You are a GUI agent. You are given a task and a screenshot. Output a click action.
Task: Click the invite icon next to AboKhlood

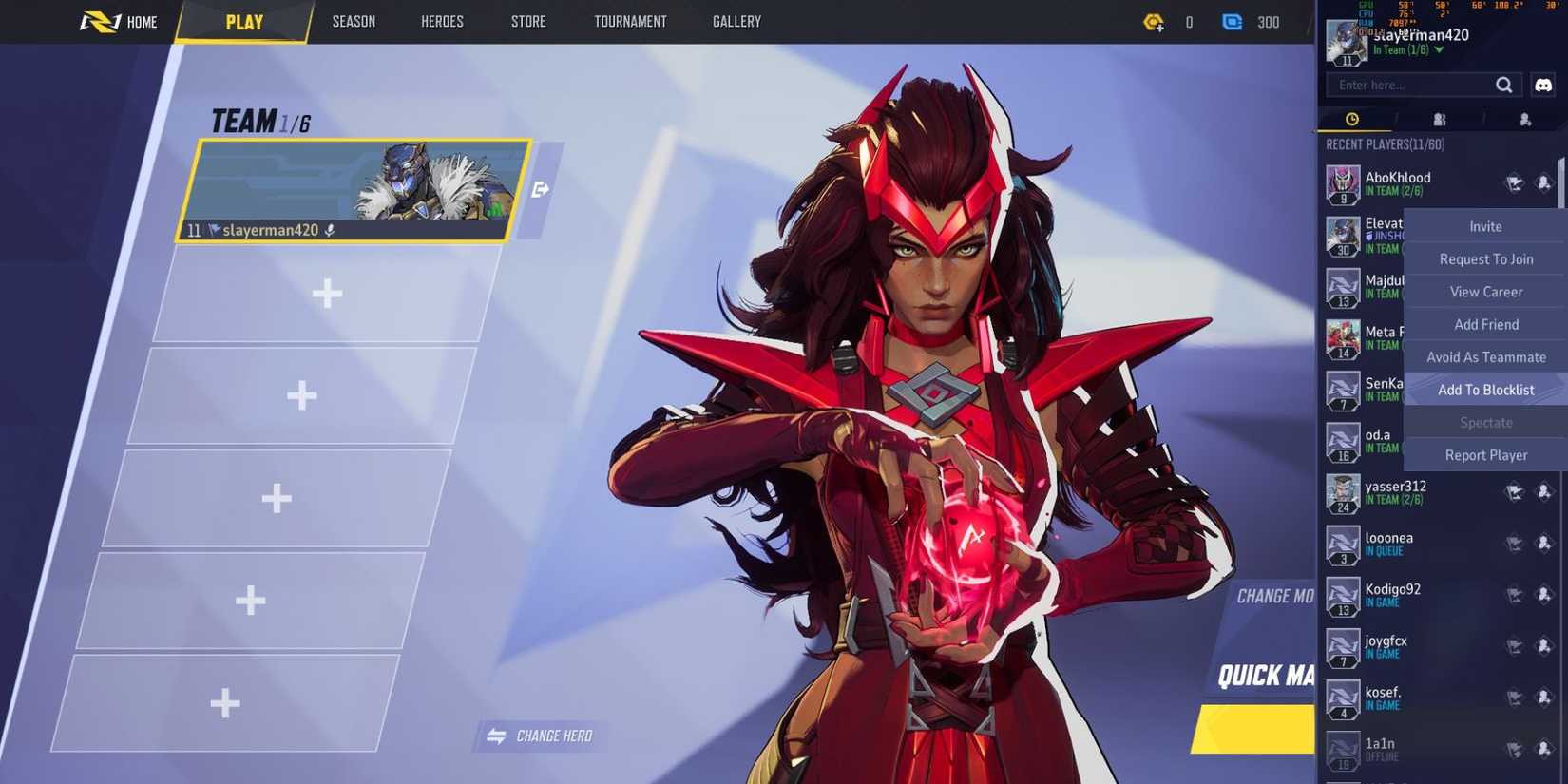pos(1513,182)
